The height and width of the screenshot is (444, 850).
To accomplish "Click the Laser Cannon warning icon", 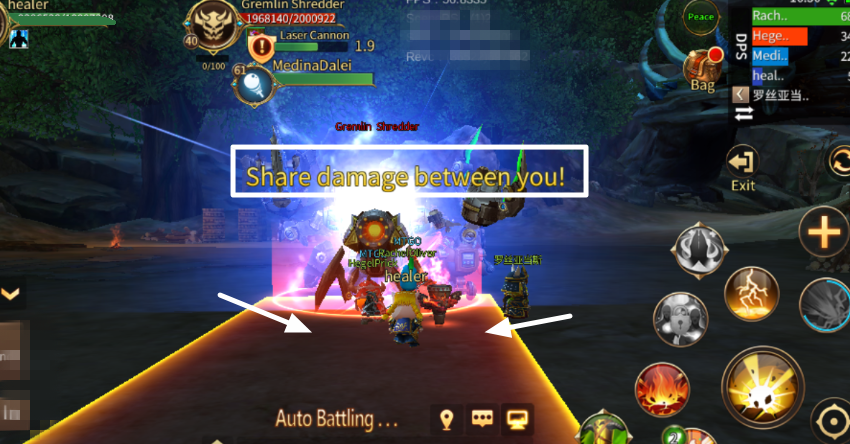I will pyautogui.click(x=261, y=44).
